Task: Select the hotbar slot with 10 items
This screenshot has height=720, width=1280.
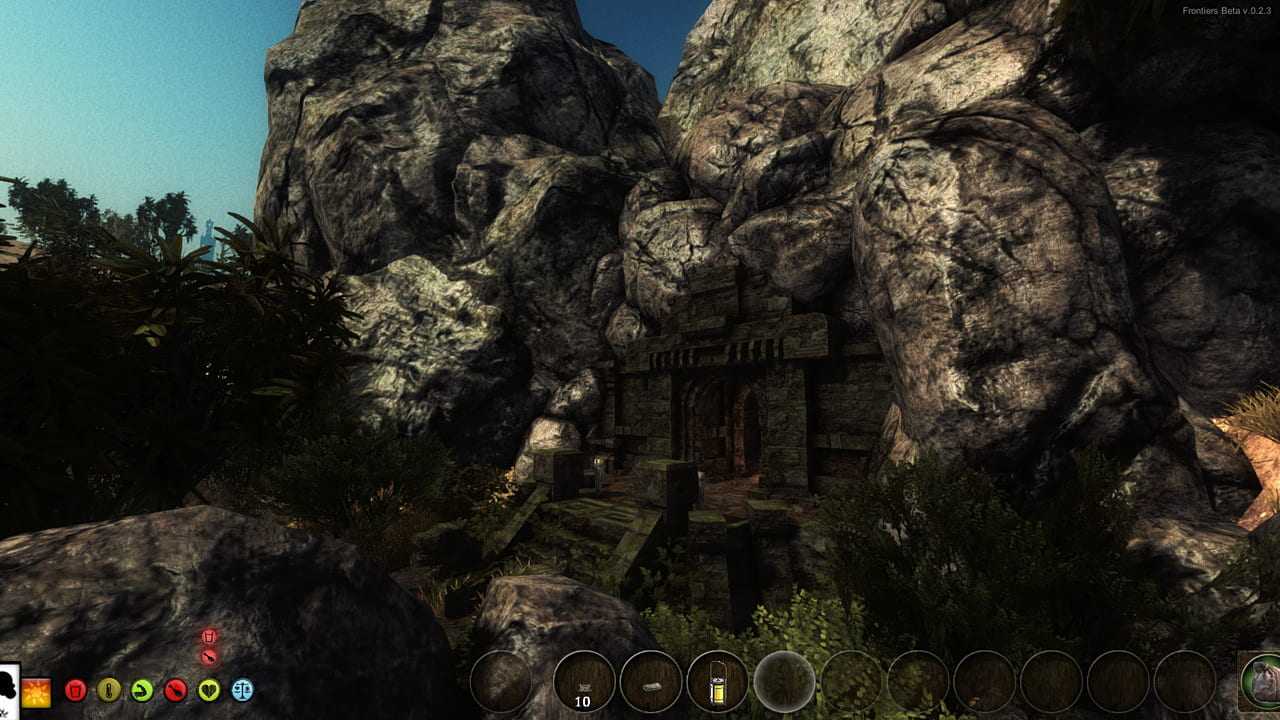Action: click(584, 681)
